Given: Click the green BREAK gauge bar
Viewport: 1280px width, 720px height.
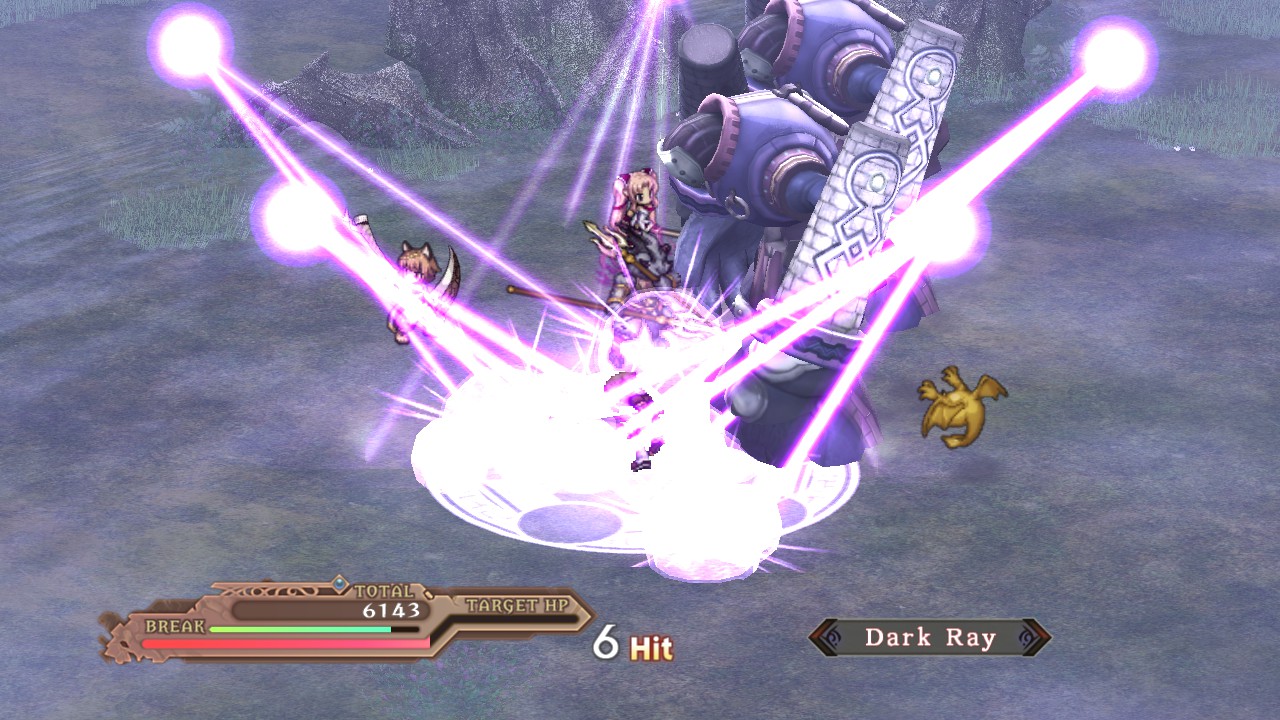Looking at the screenshot, I should point(300,629).
